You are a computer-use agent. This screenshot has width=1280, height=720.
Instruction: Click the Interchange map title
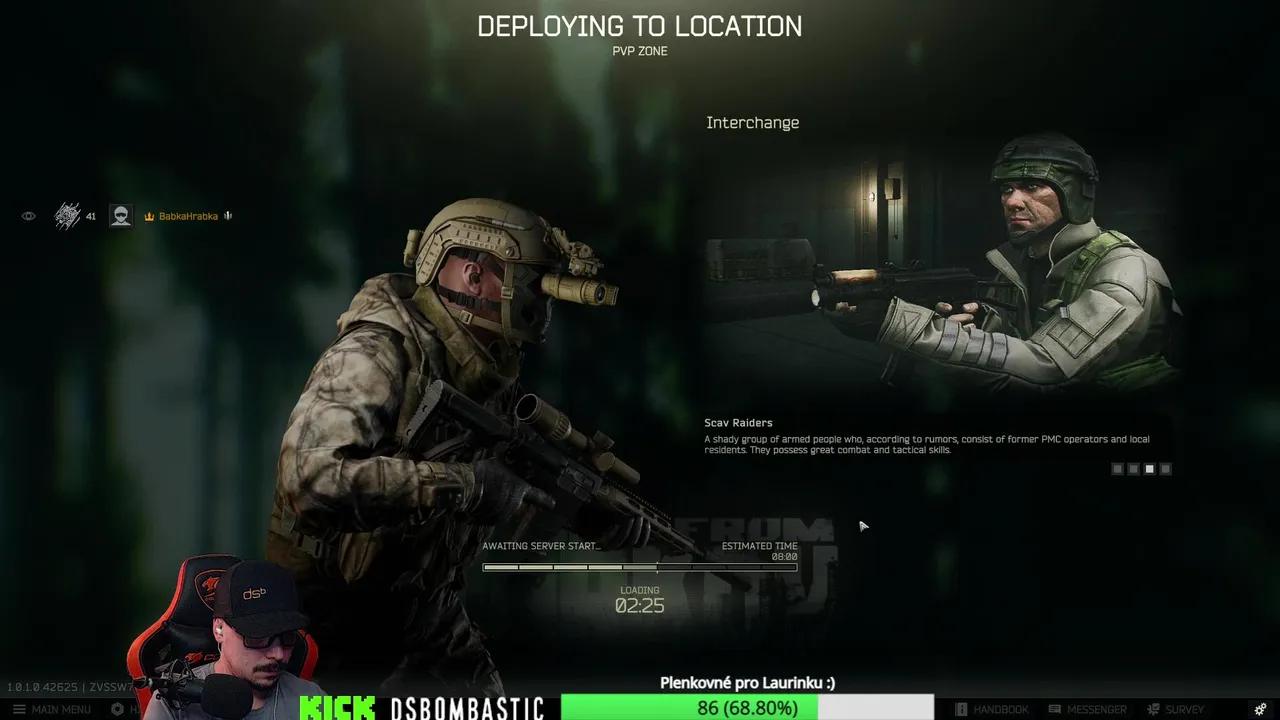(753, 122)
